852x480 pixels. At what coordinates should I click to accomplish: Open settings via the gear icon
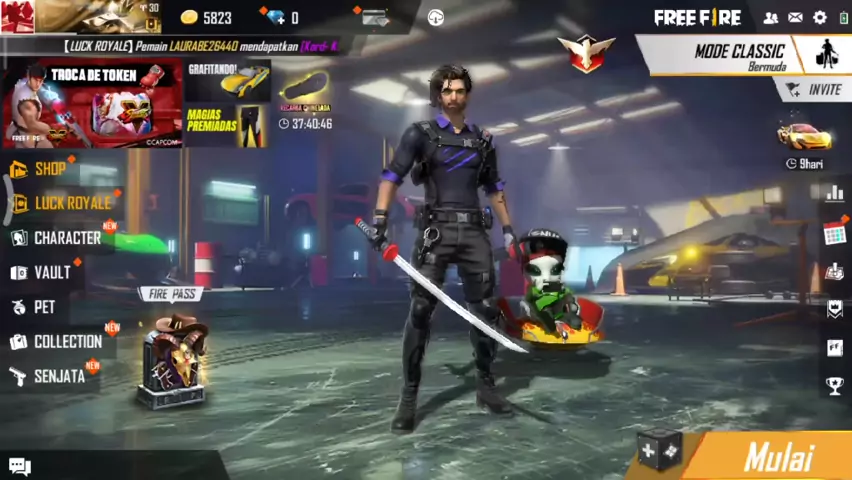point(820,18)
